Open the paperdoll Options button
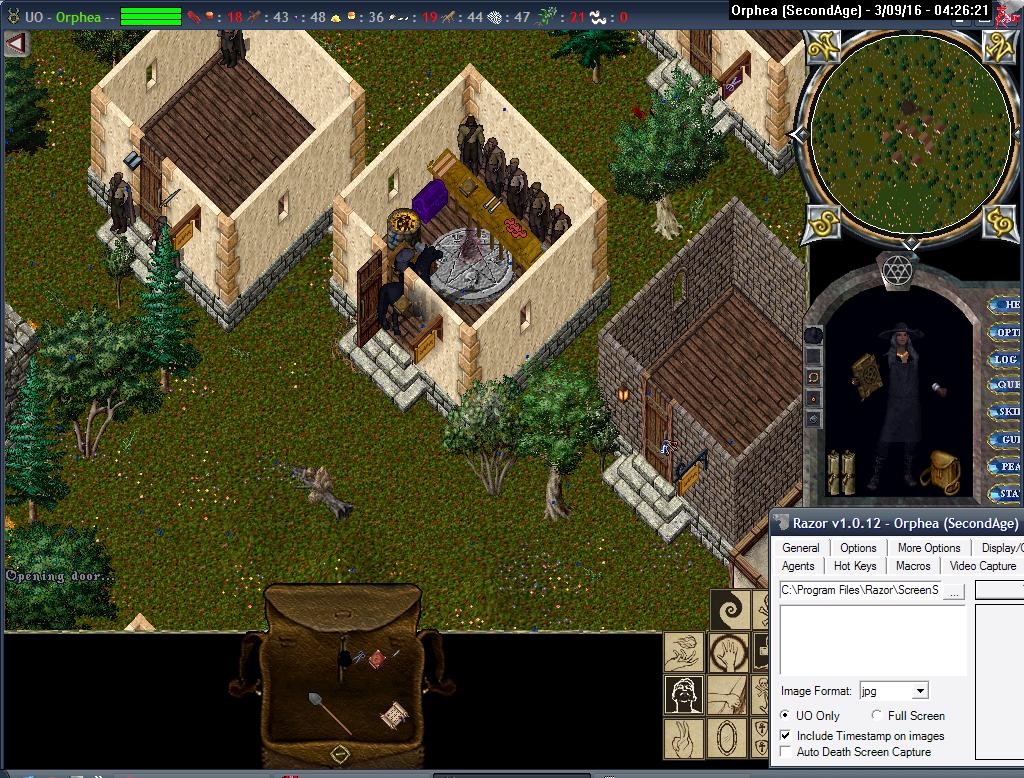The image size is (1024, 778). (x=1006, y=332)
